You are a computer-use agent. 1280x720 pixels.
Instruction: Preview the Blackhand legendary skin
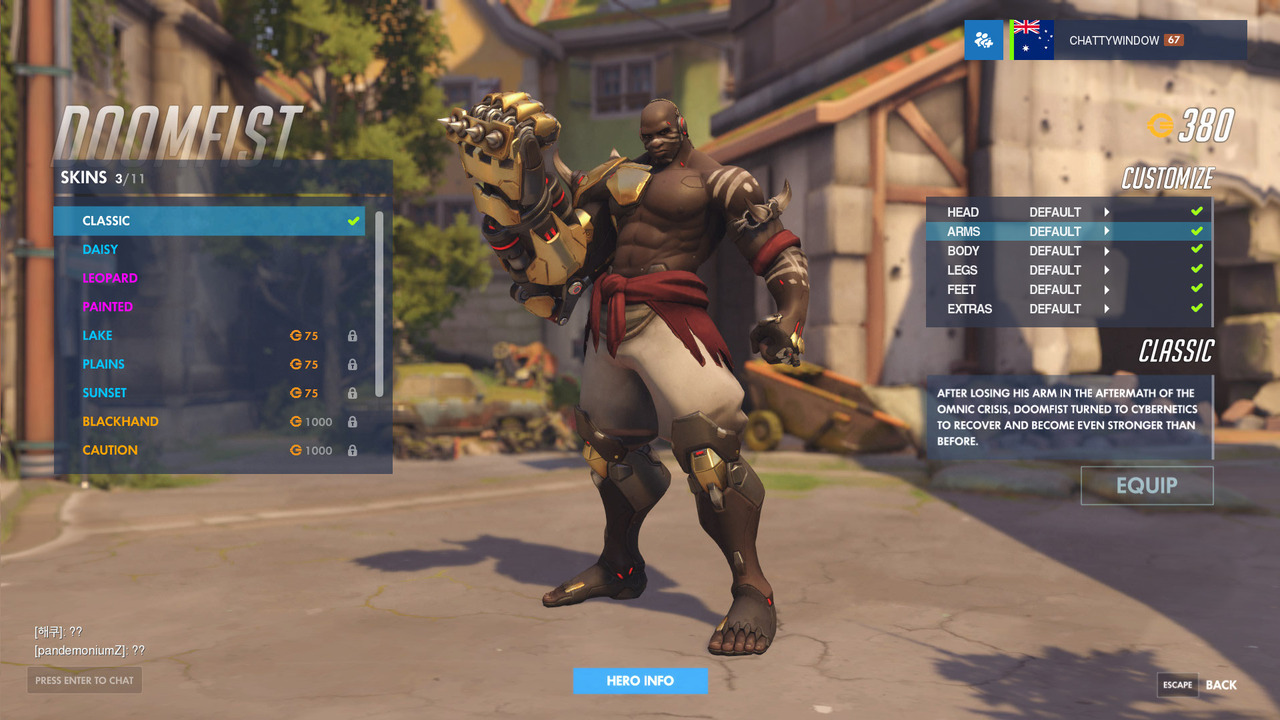tap(209, 422)
